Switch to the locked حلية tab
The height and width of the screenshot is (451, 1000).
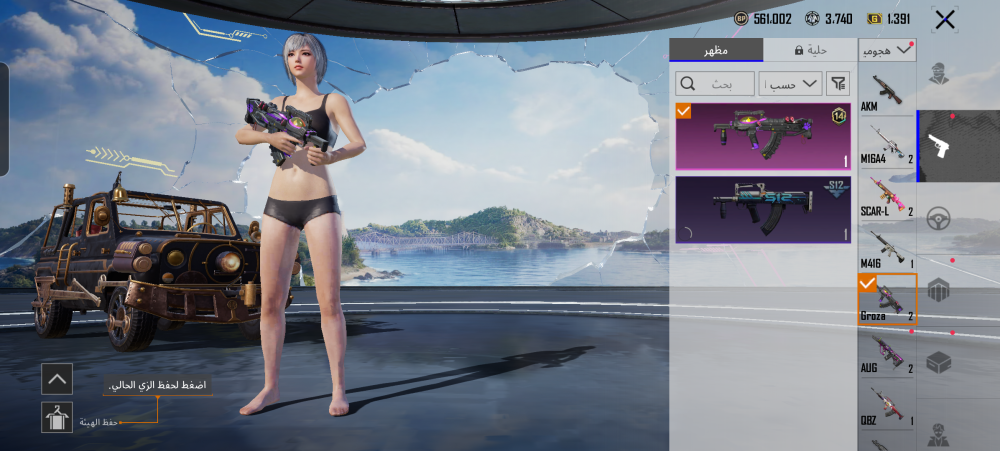click(810, 50)
